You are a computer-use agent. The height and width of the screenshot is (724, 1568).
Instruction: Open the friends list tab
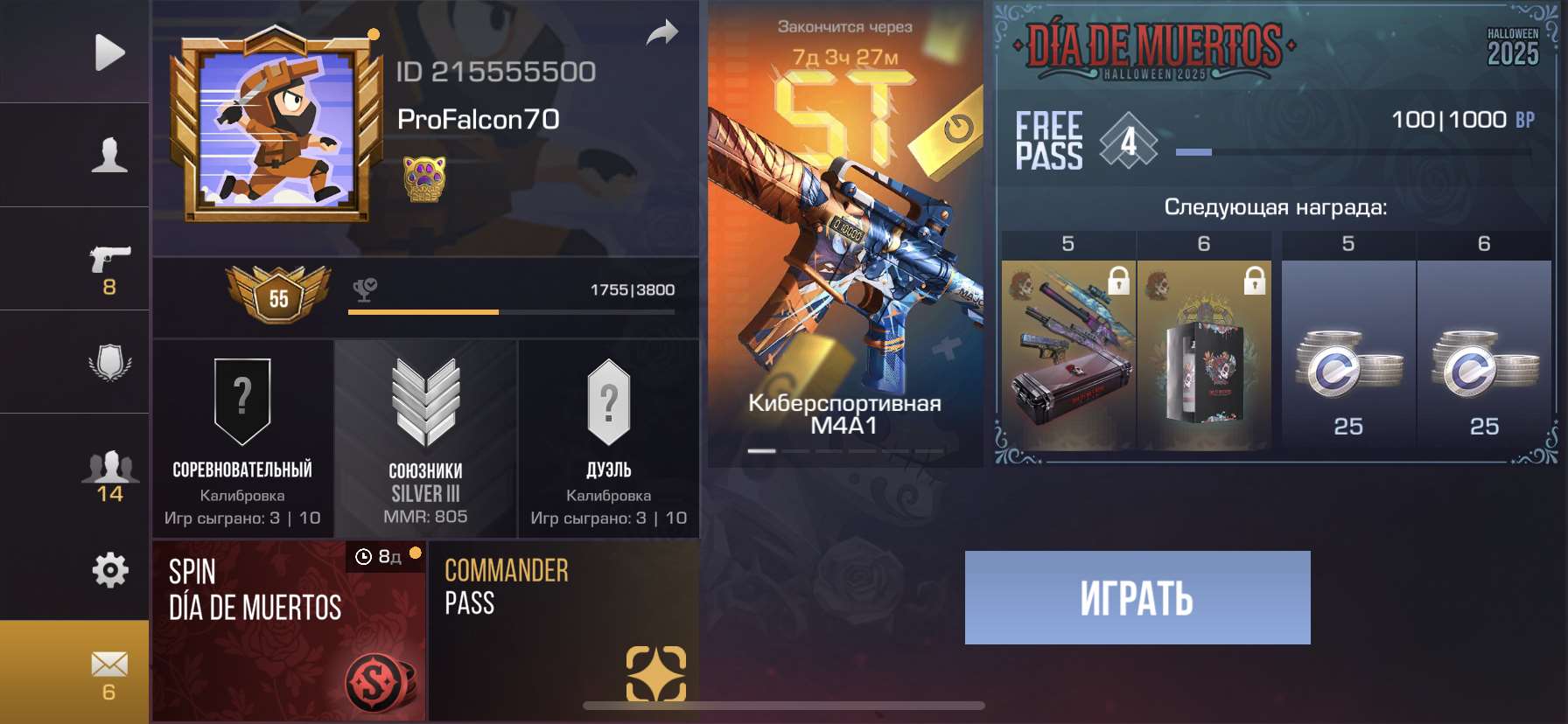pos(109,474)
